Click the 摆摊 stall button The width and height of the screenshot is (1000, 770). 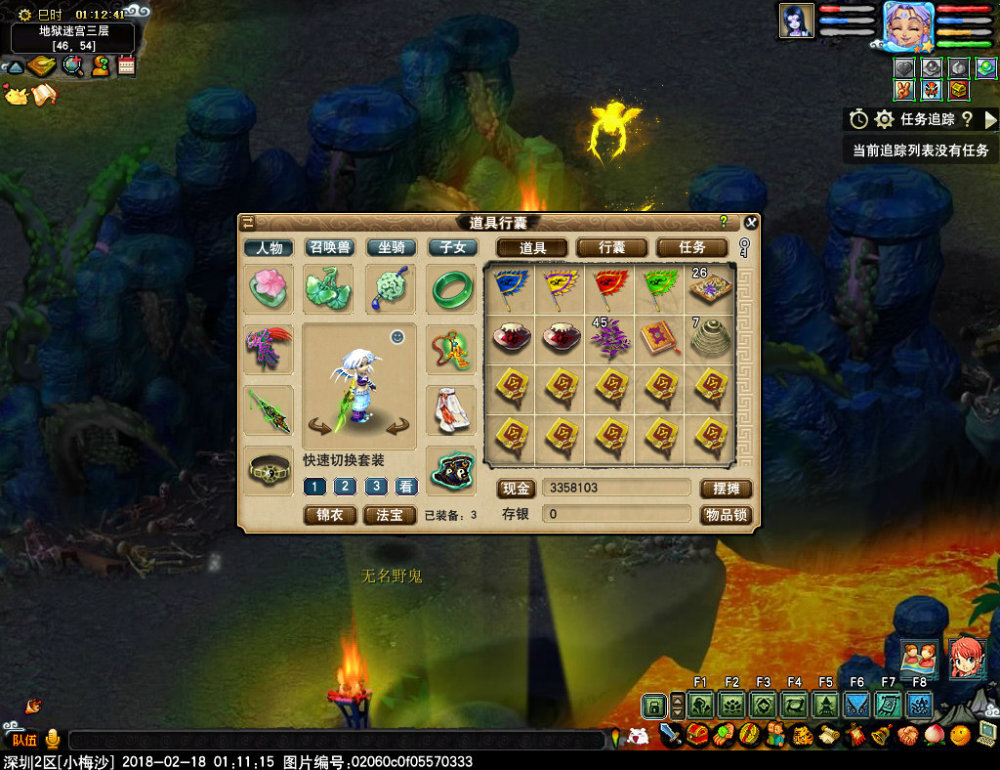[725, 489]
